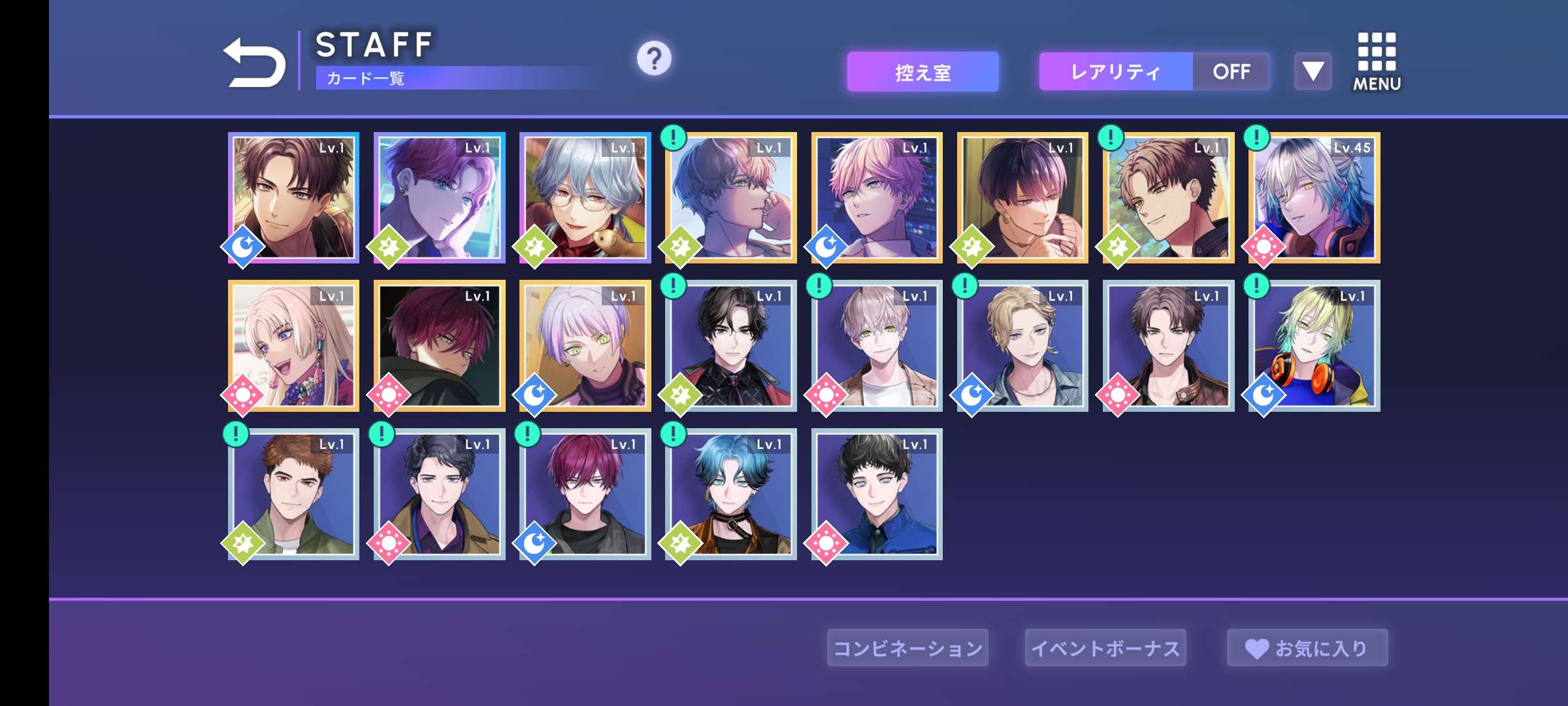Image resolution: width=1568 pixels, height=706 pixels.
Task: Show the イベントボーナス event bonus
Action: [1105, 648]
